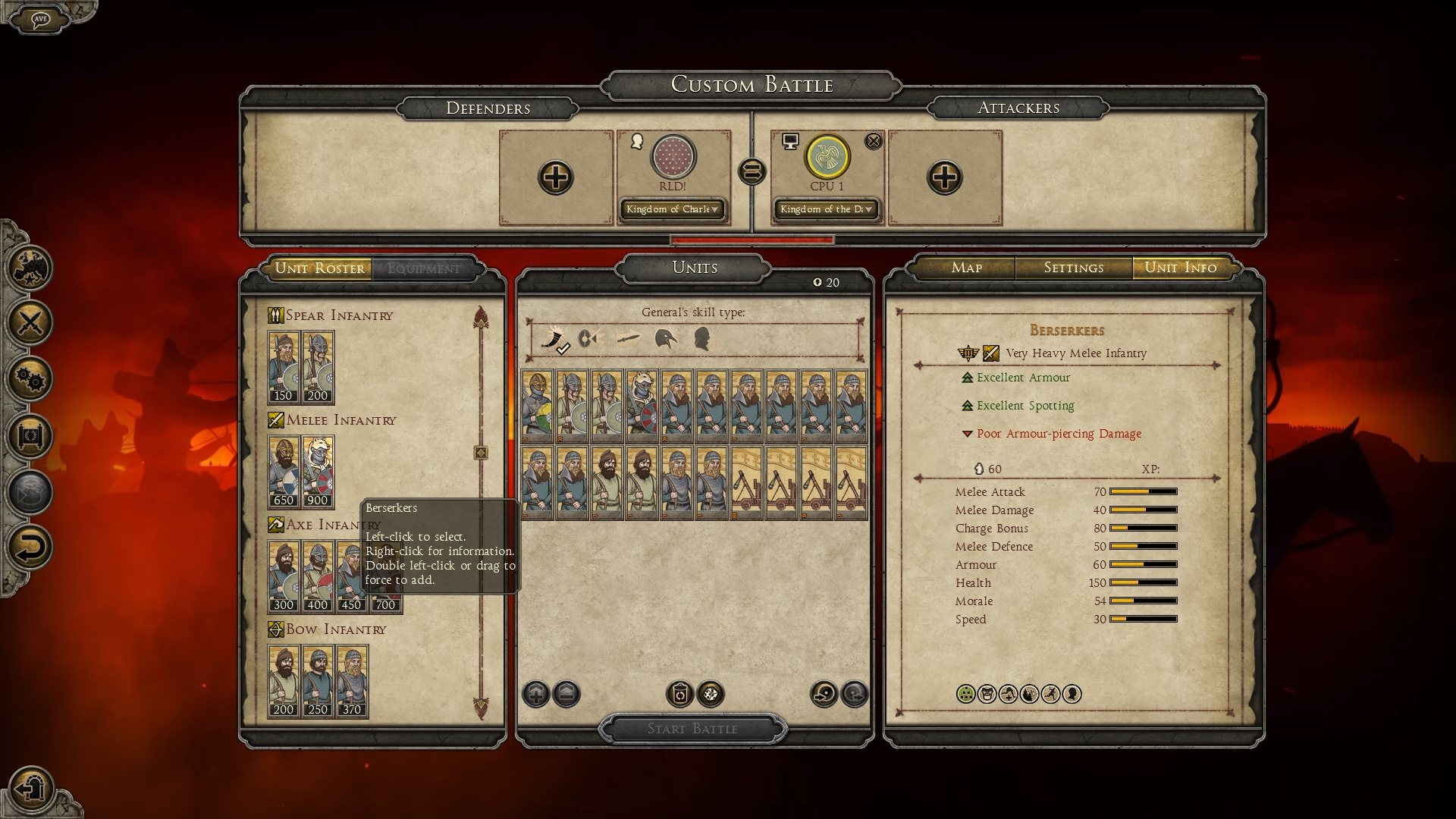Viewport: 1456px width, 819px height.
Task: Select the Unit Info tab
Action: 1180,268
